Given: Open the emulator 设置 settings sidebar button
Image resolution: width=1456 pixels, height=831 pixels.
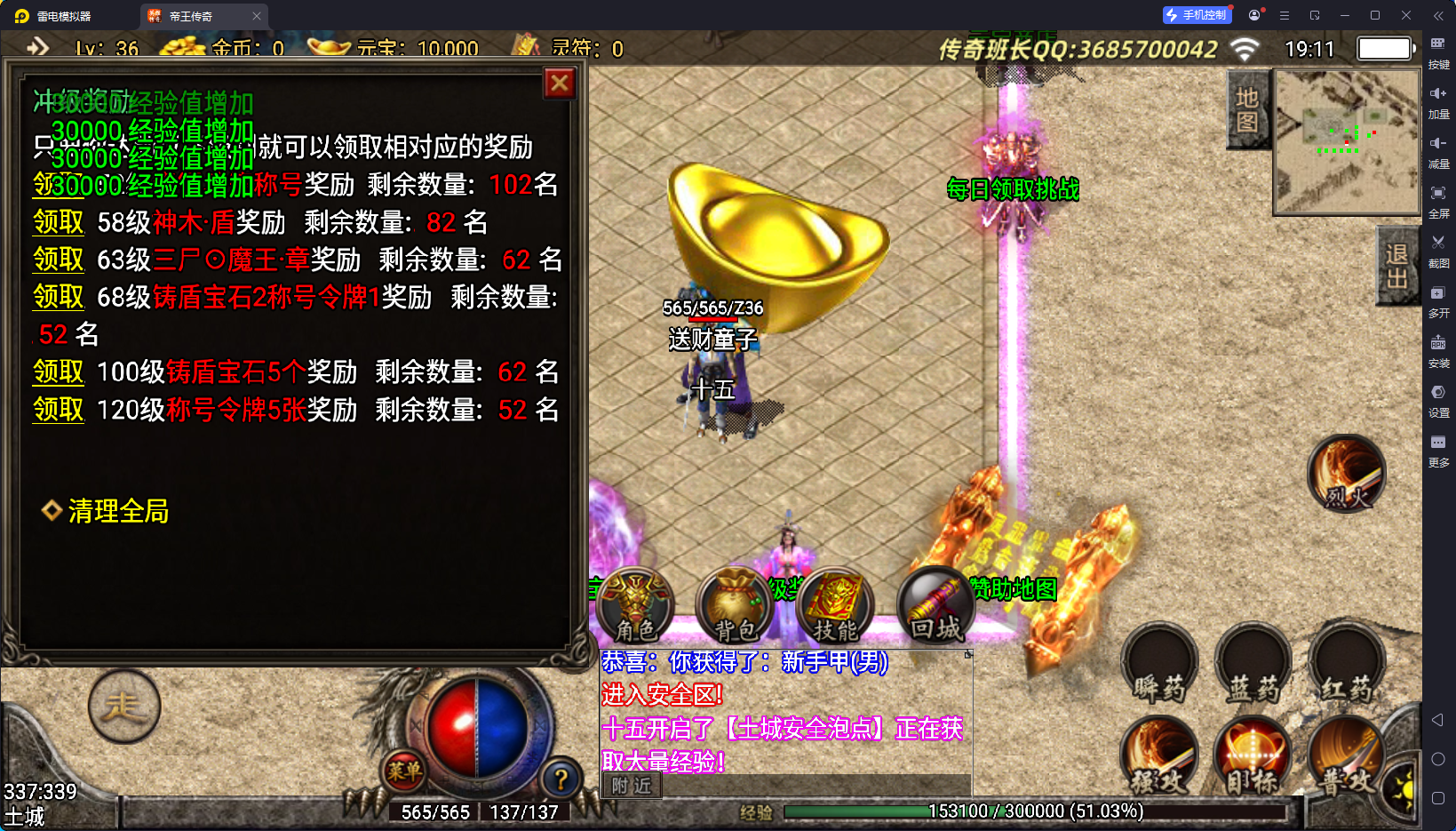Looking at the screenshot, I should click(x=1438, y=399).
